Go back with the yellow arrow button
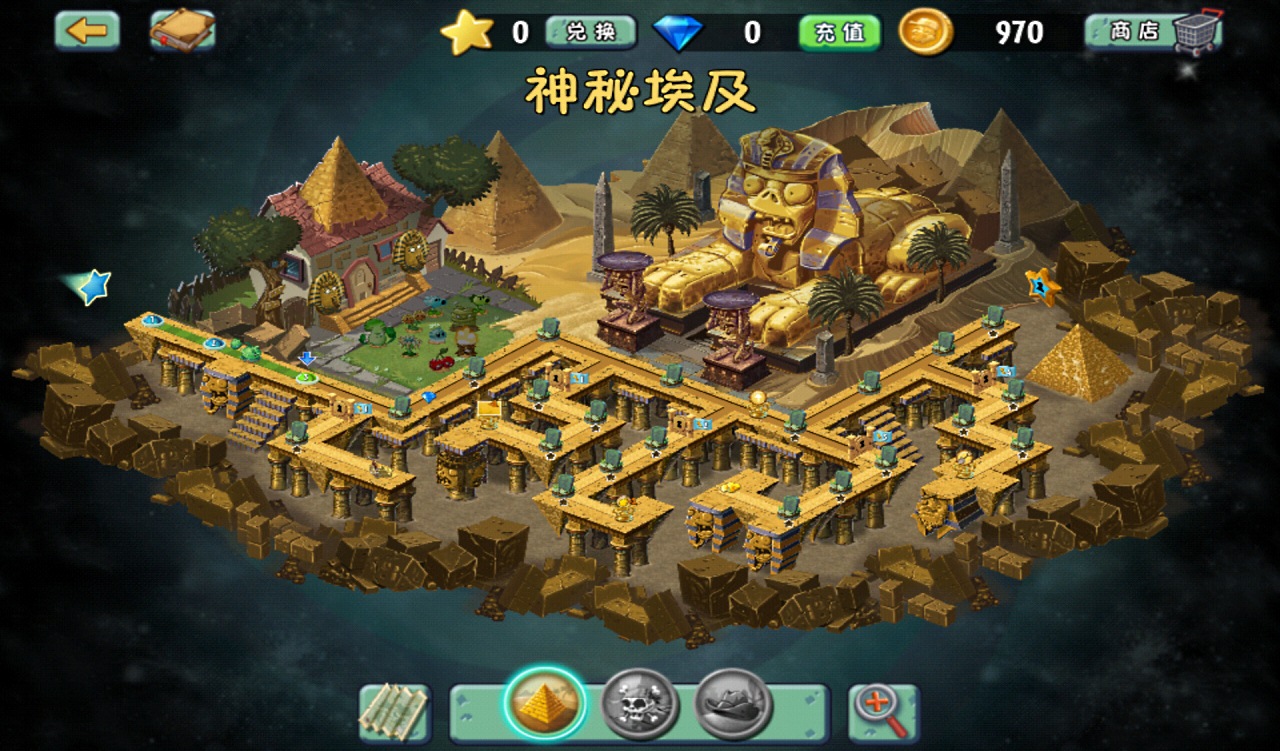The image size is (1280, 751). click(x=87, y=30)
